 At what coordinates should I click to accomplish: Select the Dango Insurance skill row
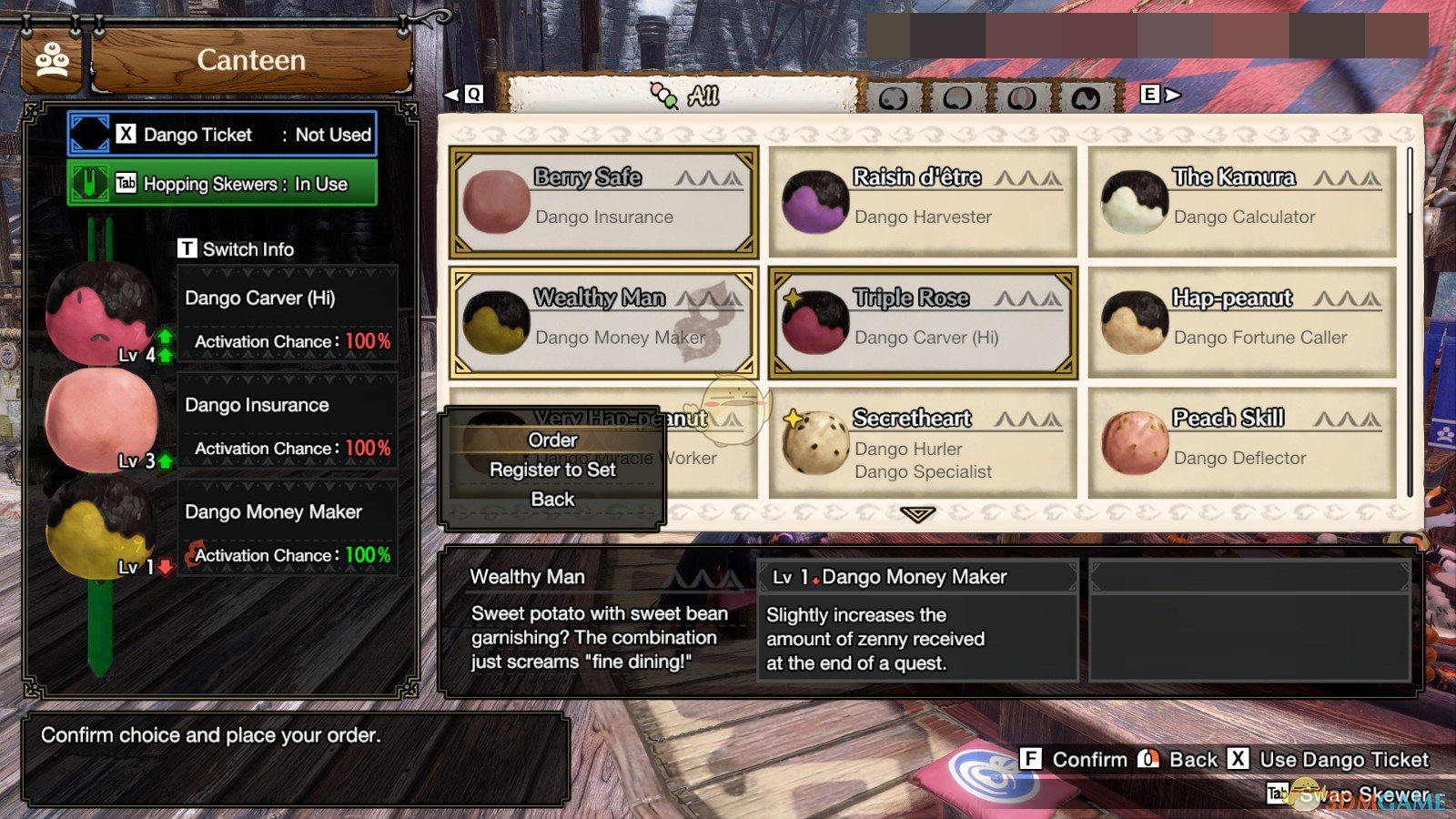tap(287, 426)
